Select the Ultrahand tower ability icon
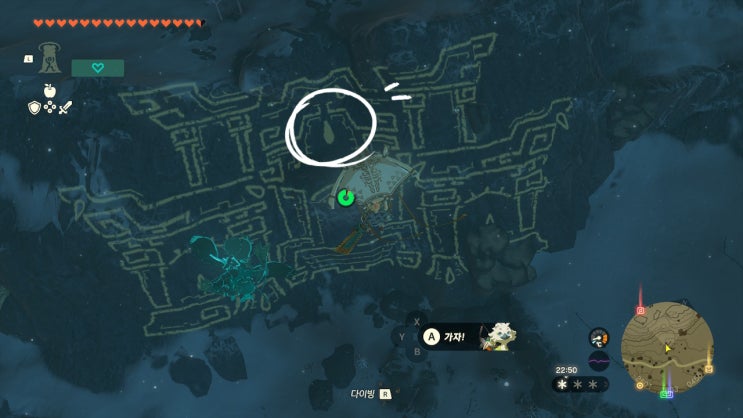The height and width of the screenshot is (418, 743). [x=50, y=58]
